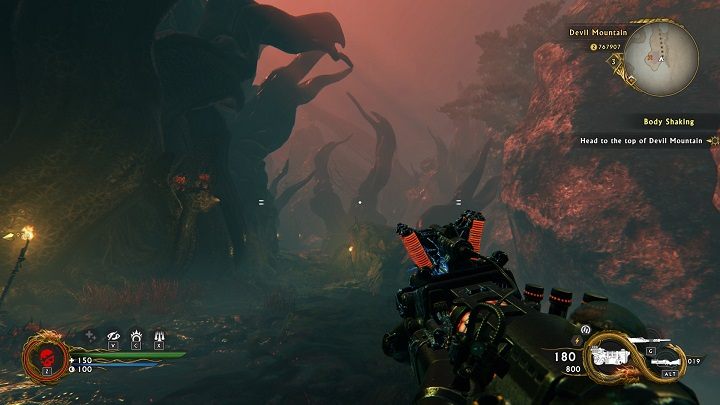The width and height of the screenshot is (720, 405).
Task: Activate the spiked crown power icon
Action: tap(135, 336)
